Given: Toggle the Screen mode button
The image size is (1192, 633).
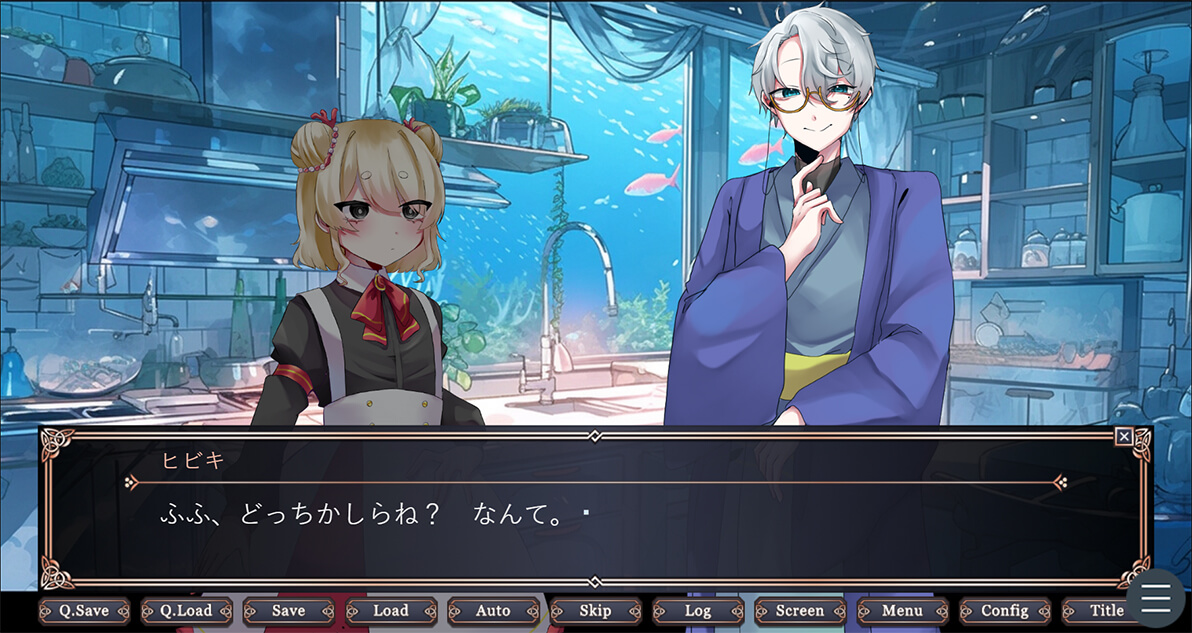Looking at the screenshot, I should click(800, 611).
